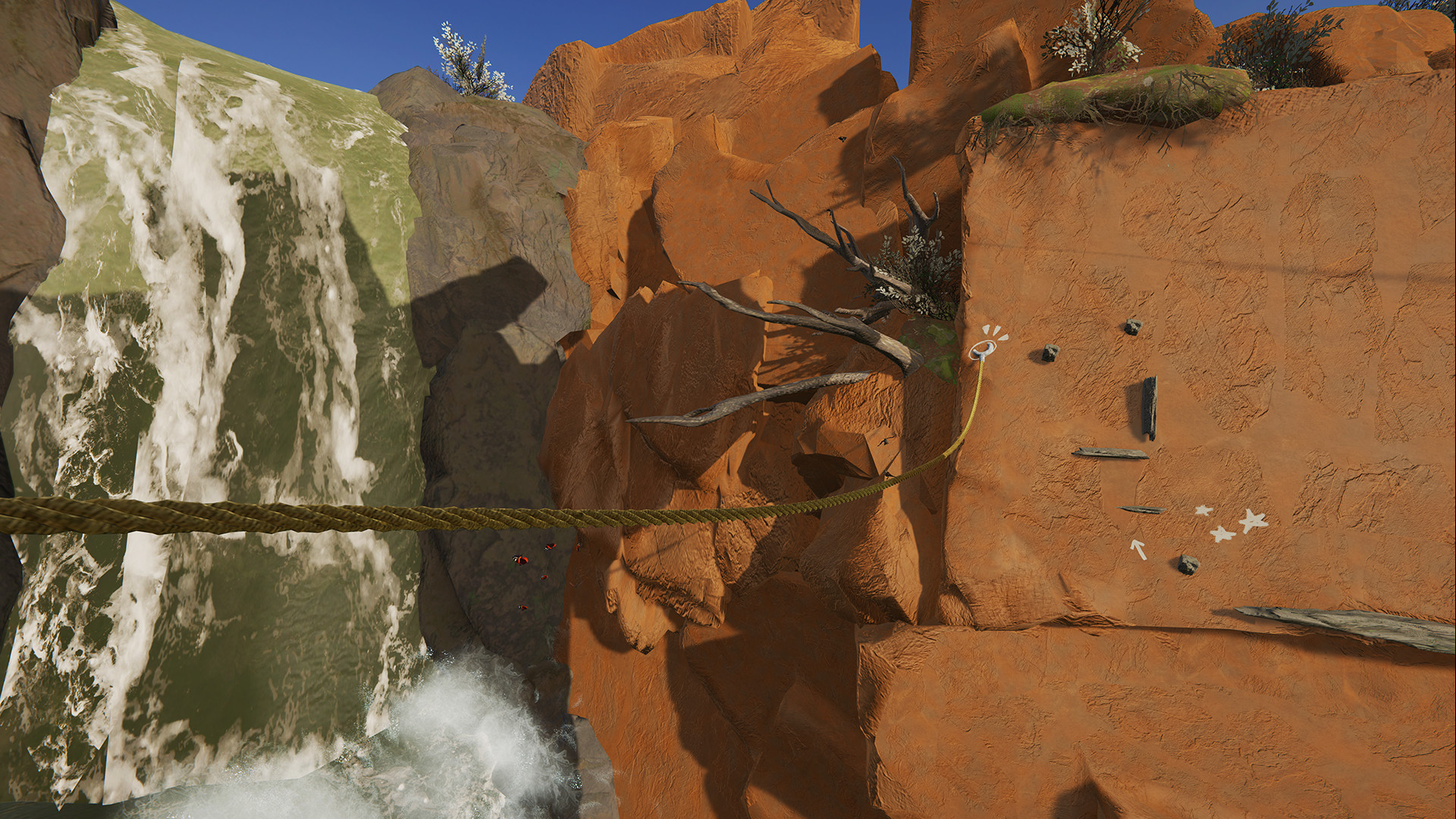Click the large starfish fossil marking
The image size is (1456, 819).
1251,520
